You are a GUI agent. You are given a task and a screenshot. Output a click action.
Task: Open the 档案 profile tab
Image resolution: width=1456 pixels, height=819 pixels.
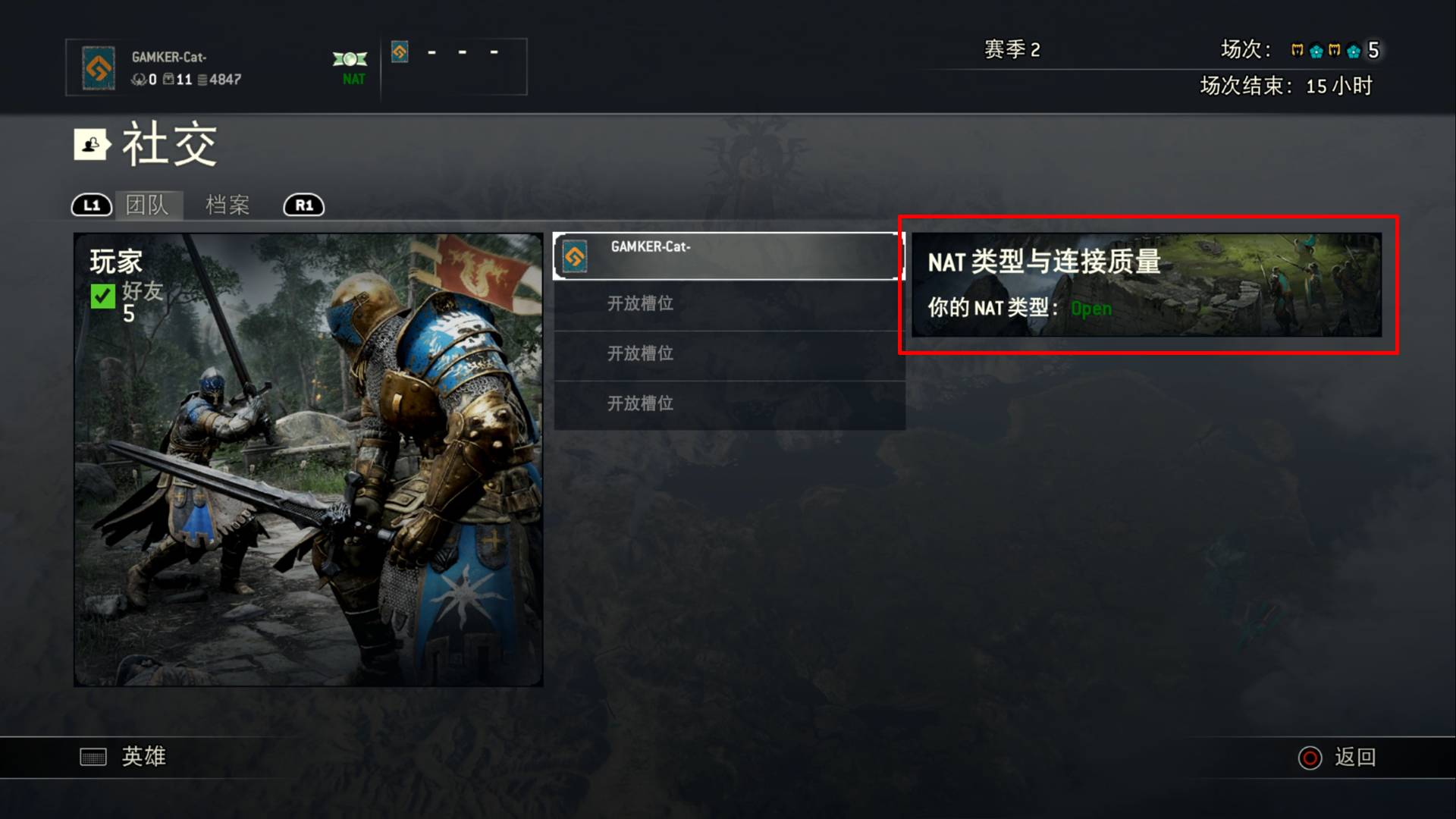[x=225, y=205]
